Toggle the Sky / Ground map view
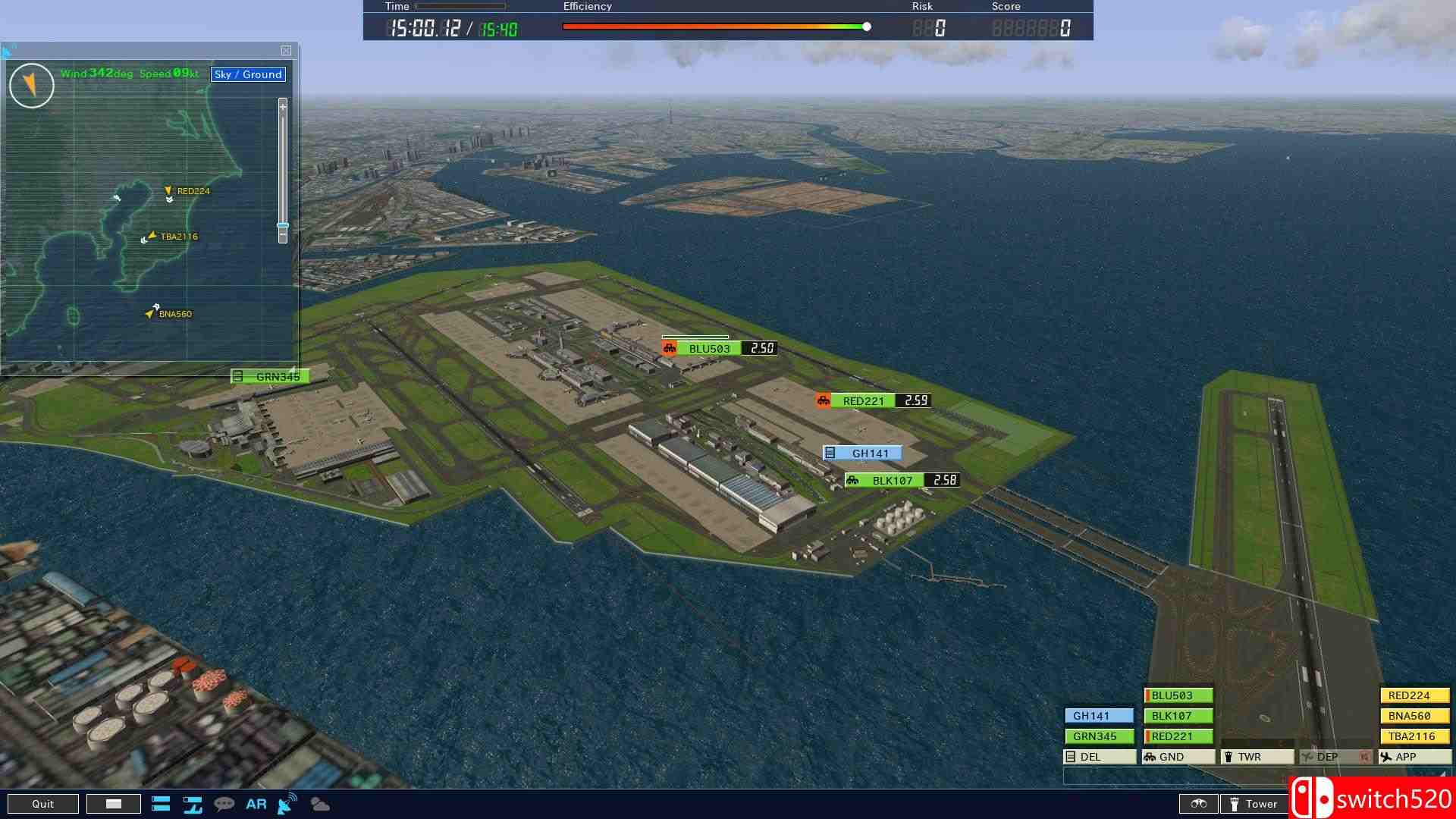Image resolution: width=1456 pixels, height=819 pixels. 247,74
